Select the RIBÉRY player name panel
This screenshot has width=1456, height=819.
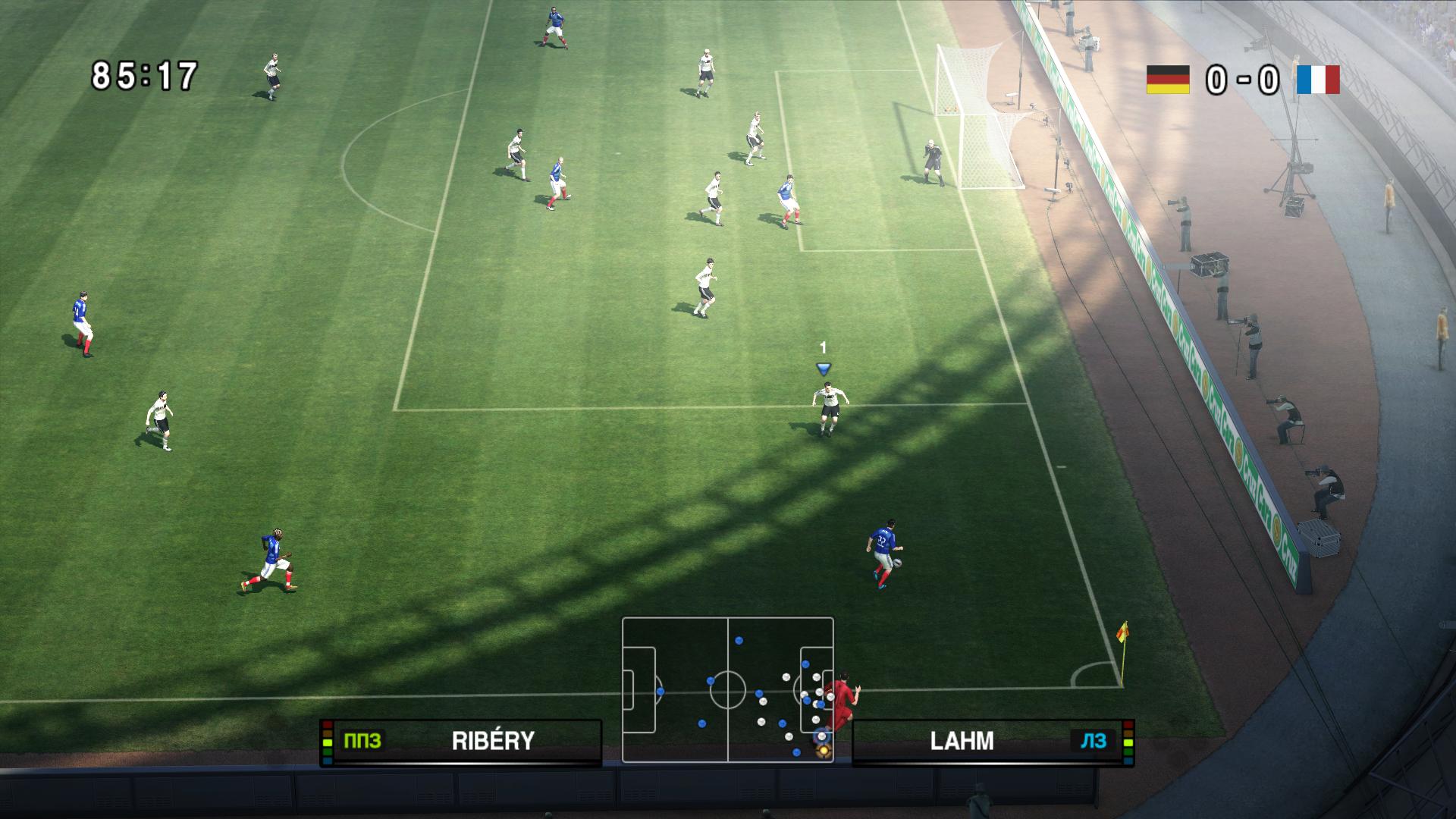click(461, 741)
